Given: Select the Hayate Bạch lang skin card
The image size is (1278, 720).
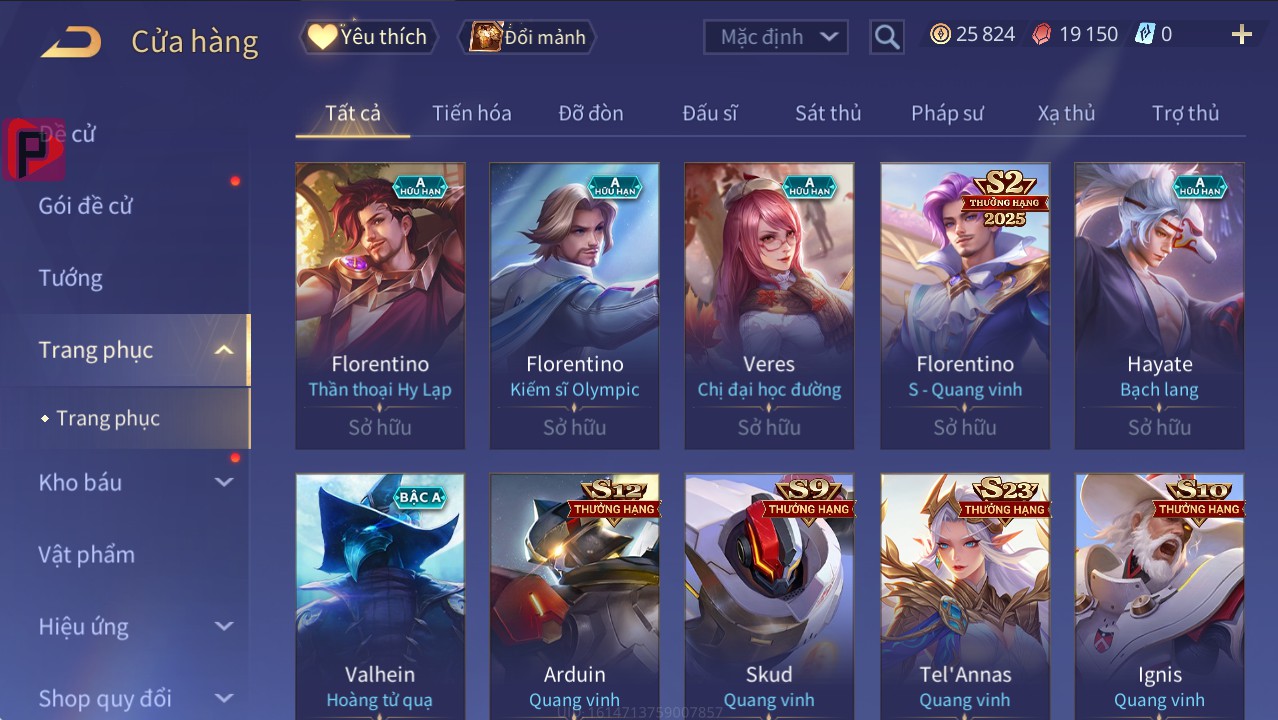Looking at the screenshot, I should pos(1159,305).
